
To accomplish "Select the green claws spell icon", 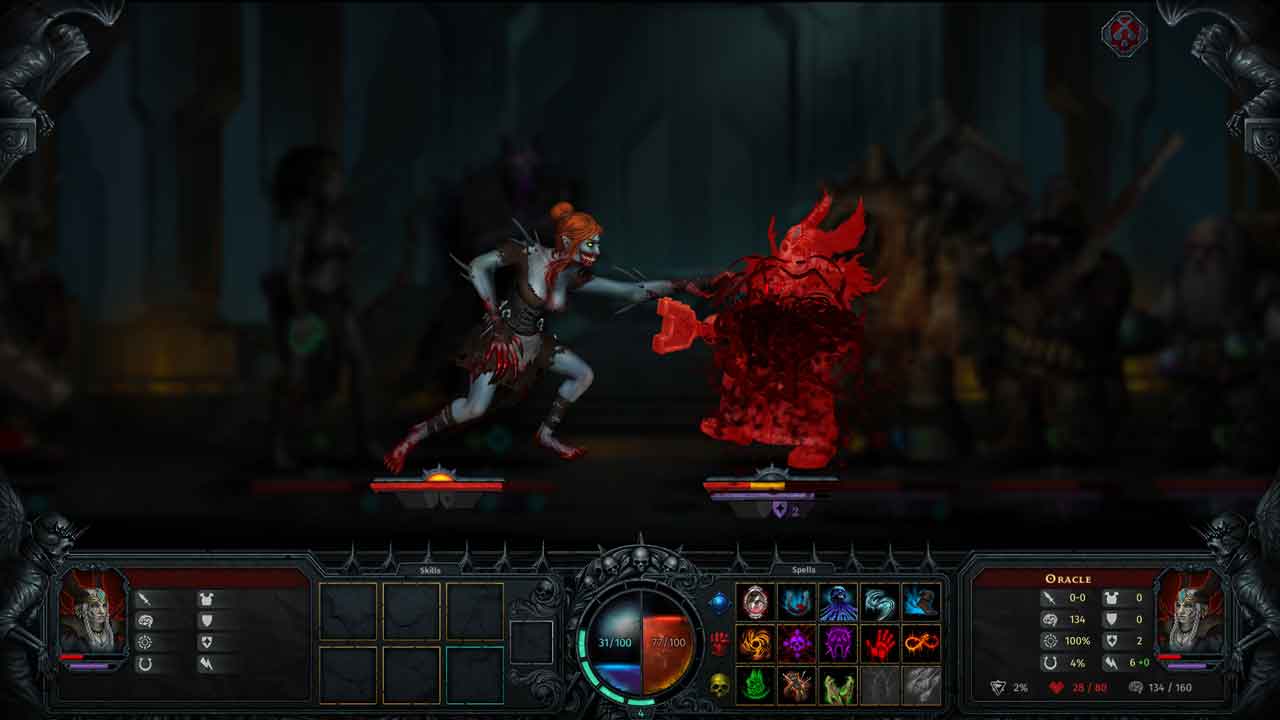I will click(x=838, y=686).
